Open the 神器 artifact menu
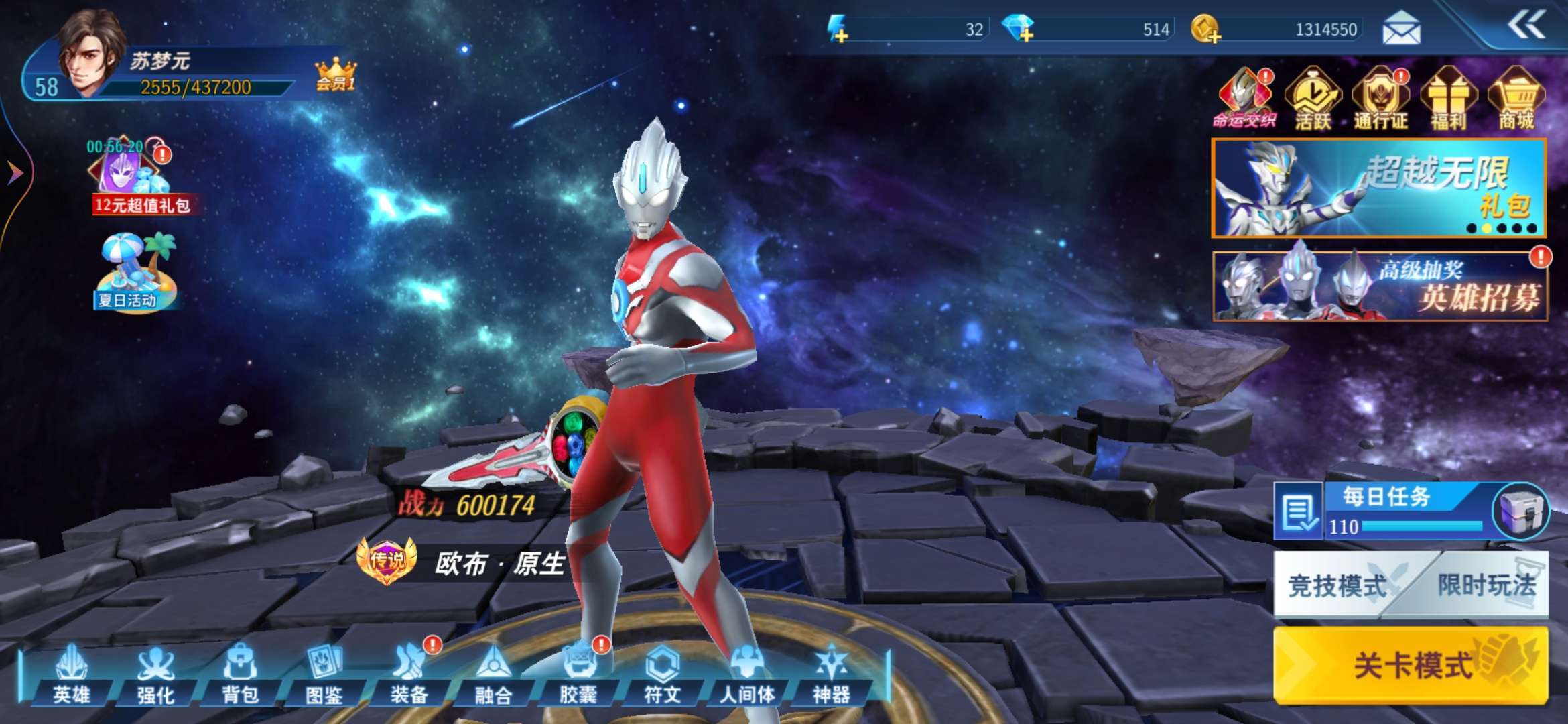The image size is (1568, 724). point(831,674)
